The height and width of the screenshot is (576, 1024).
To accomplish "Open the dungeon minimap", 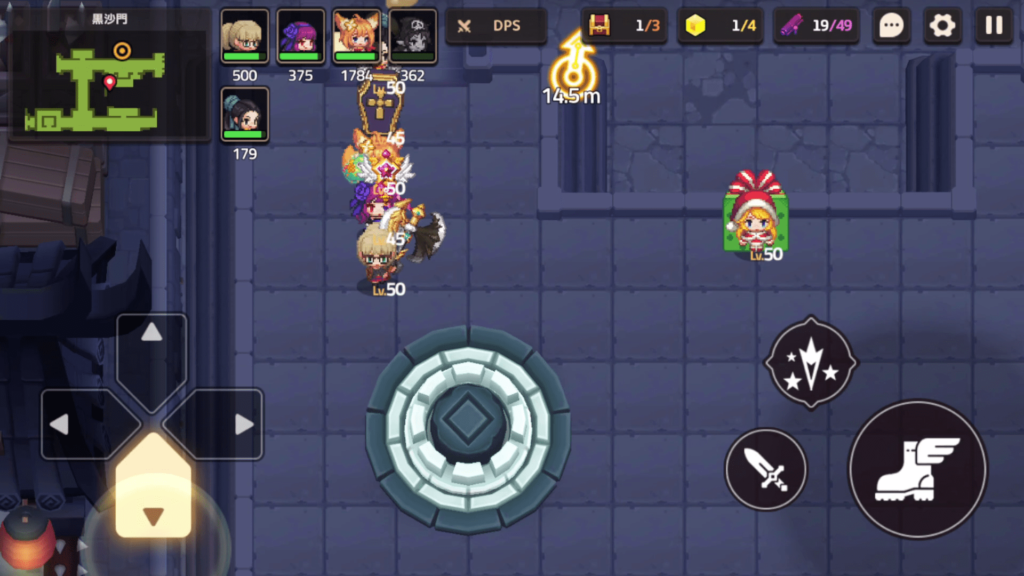I will coord(107,74).
